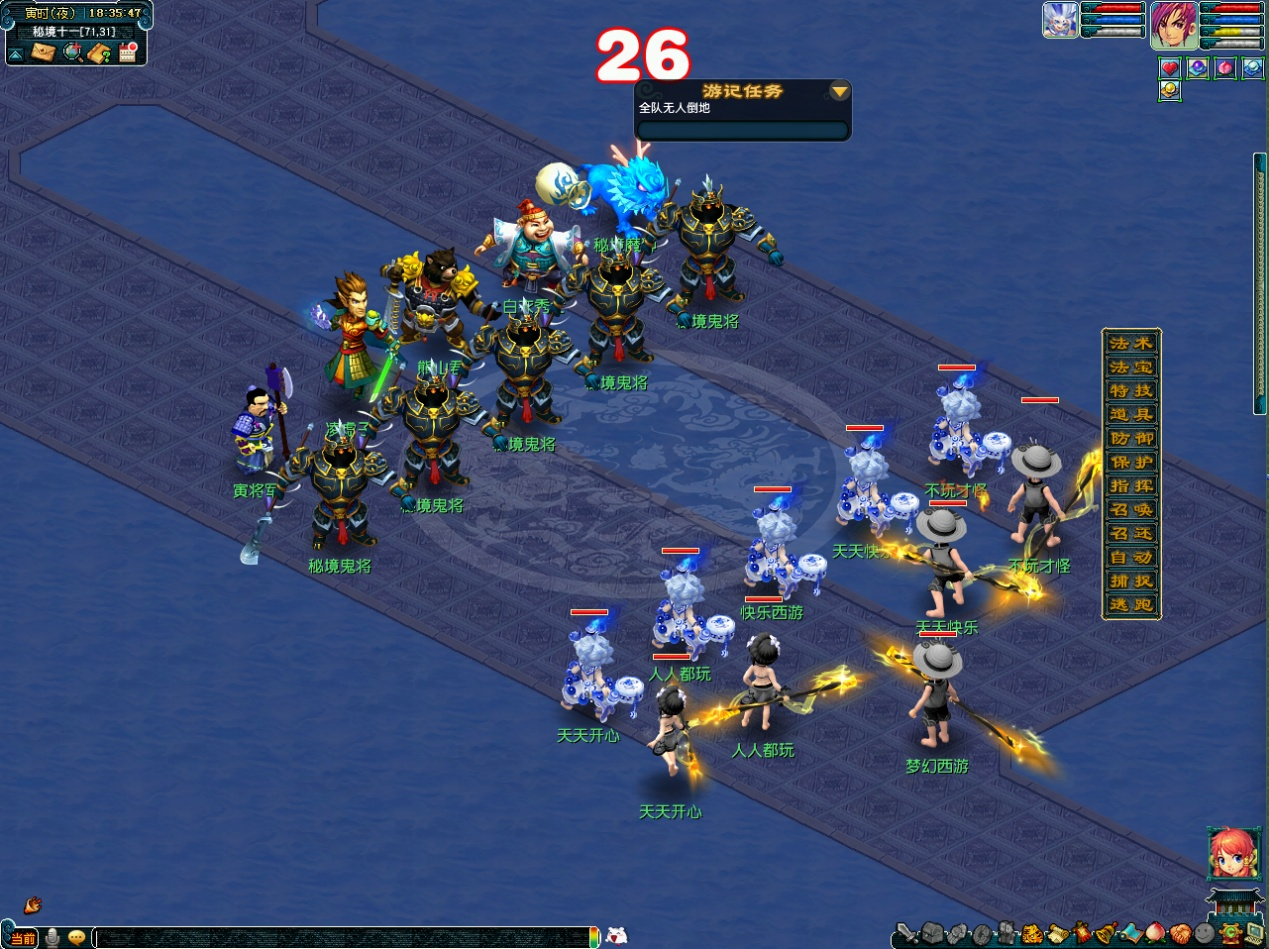Open the 法术 spell command
This screenshot has width=1269, height=949.
[x=1131, y=343]
